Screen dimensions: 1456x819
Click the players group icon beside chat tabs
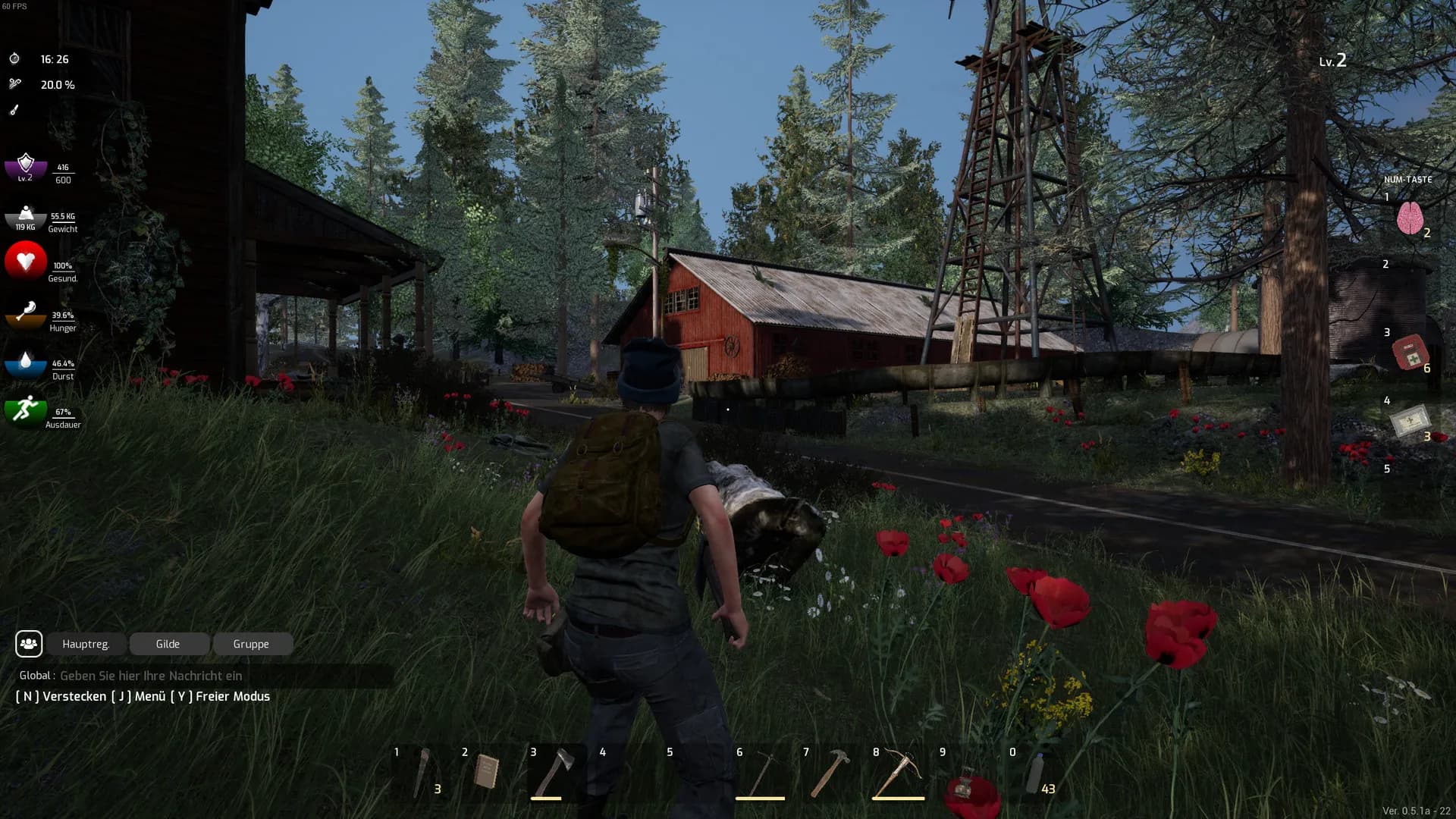coord(29,644)
